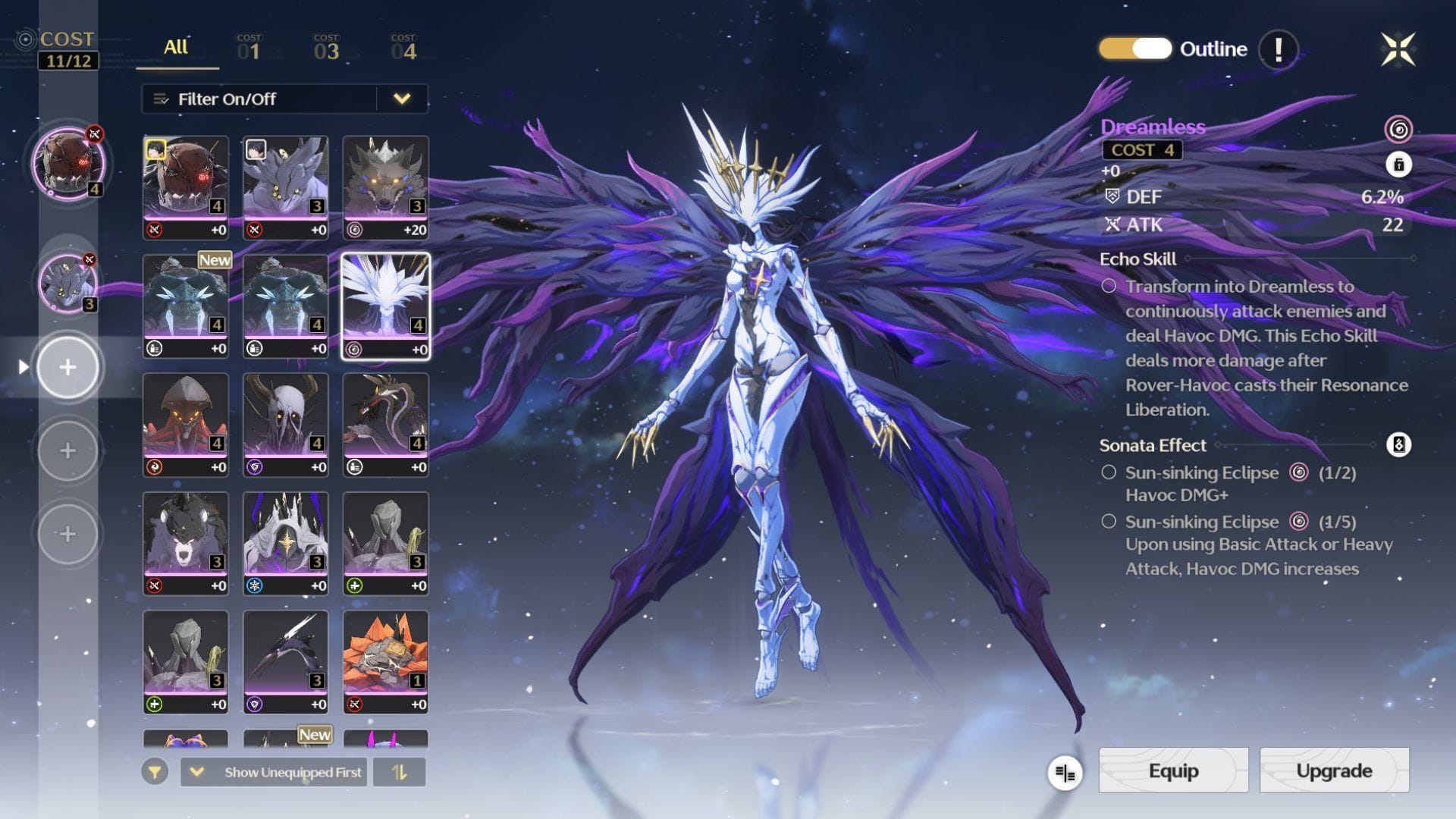
Task: Pick the horned white-masked cost 4 echo
Action: click(286, 424)
